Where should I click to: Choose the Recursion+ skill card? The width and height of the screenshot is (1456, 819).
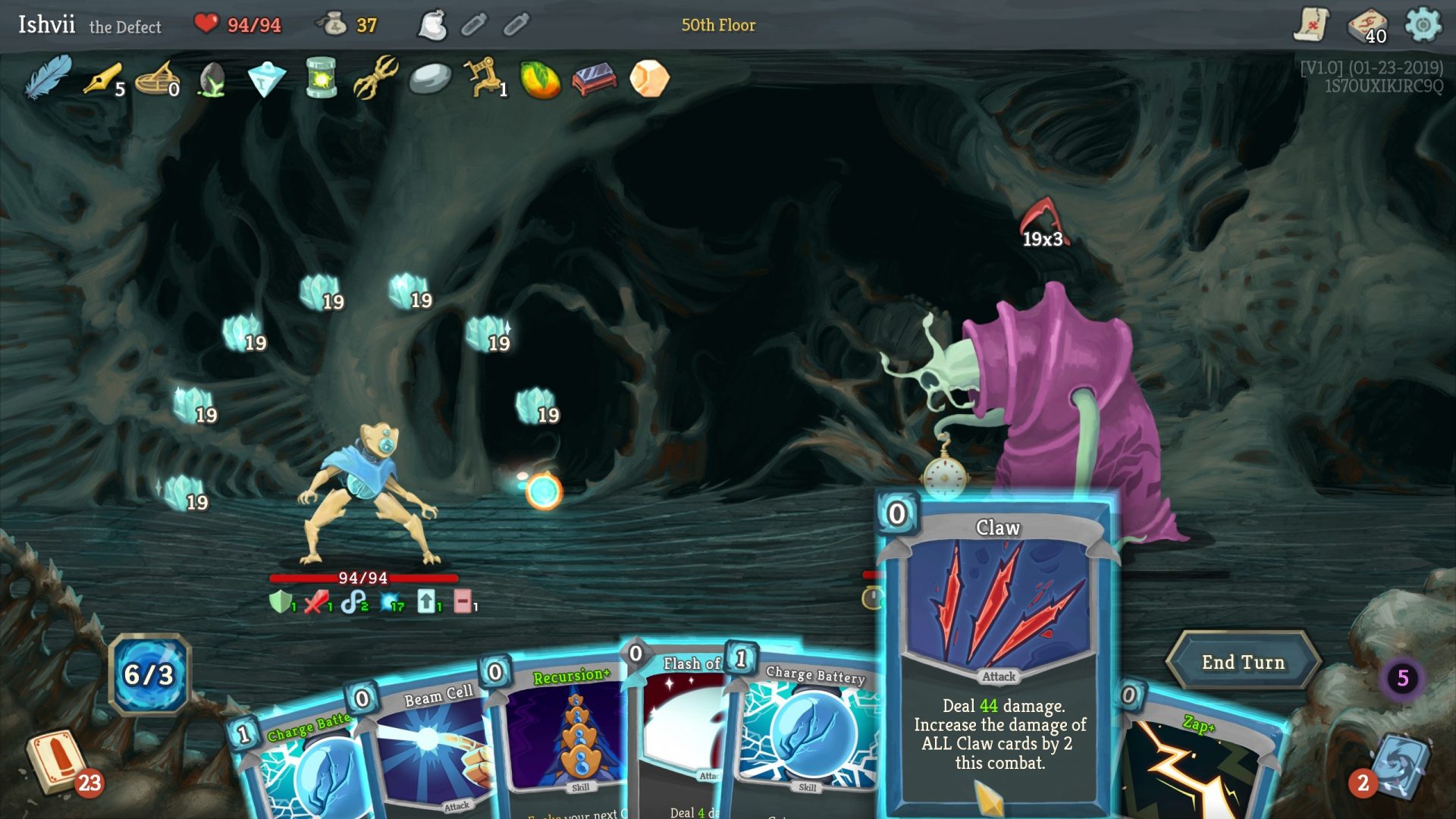[x=565, y=736]
